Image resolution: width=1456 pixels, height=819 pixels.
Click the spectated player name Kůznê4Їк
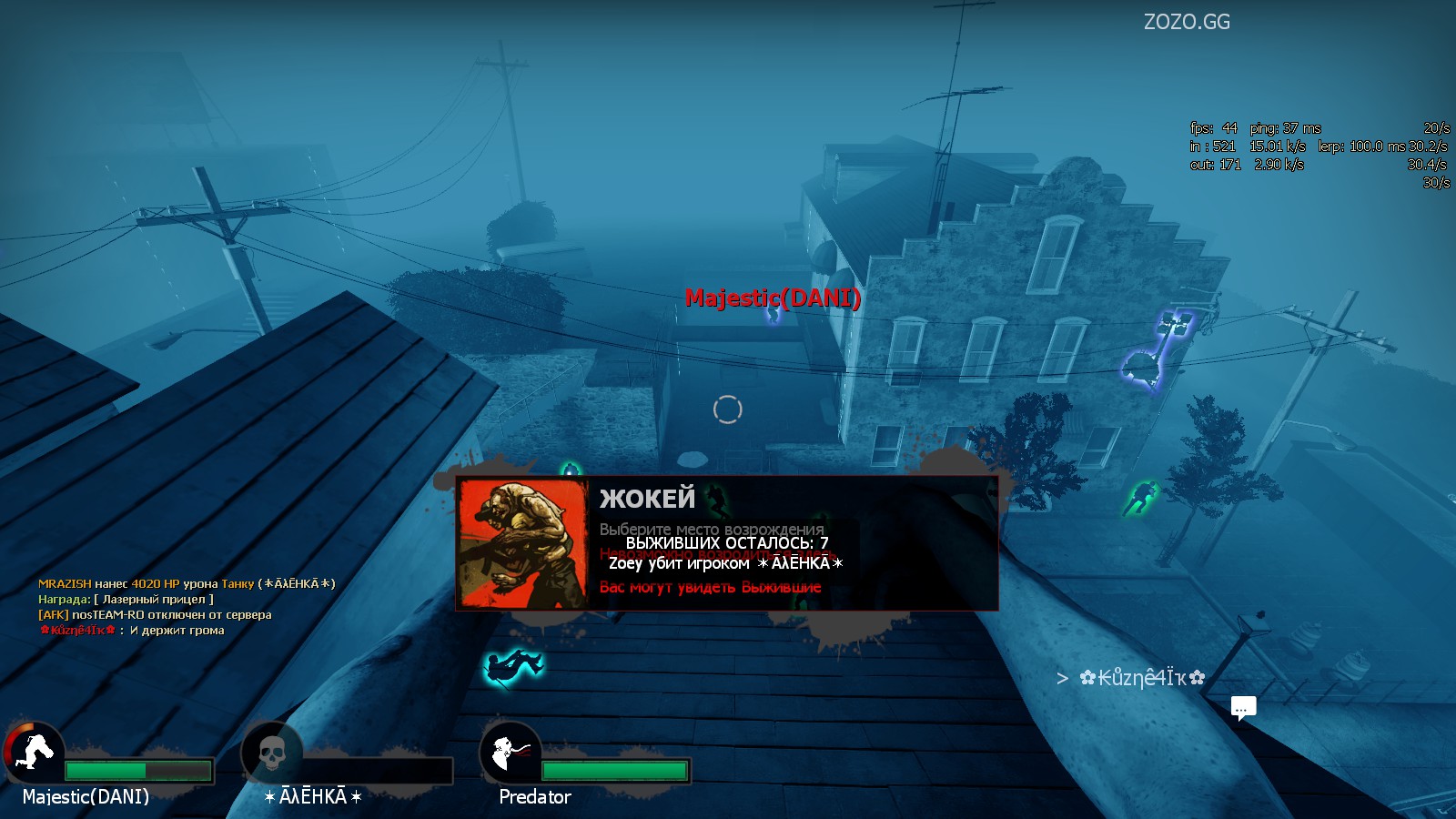click(x=1142, y=678)
